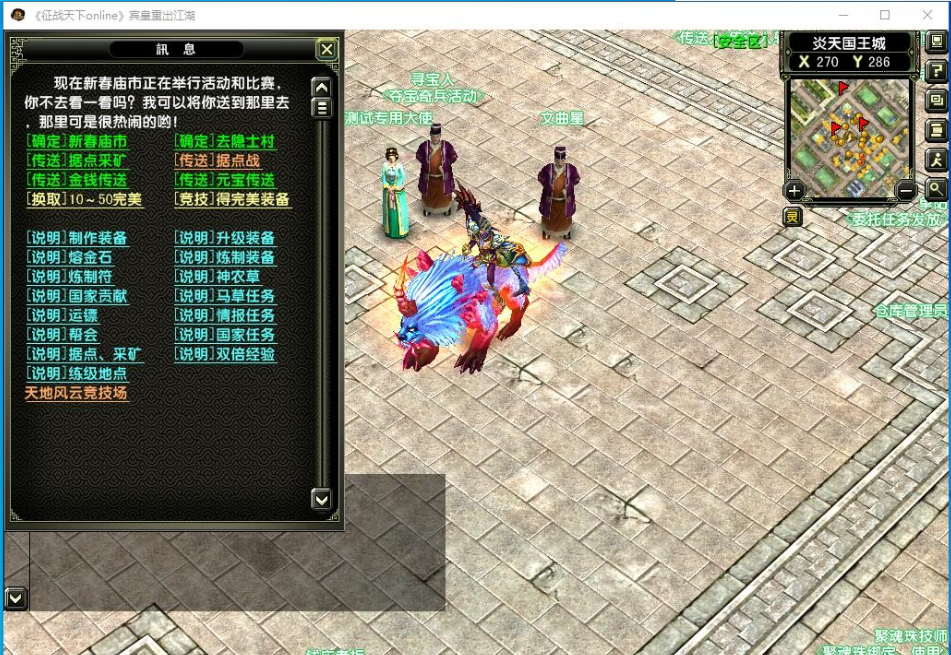951x655 pixels.
Task: Confirm travel to 新春庙市
Action: click(77, 142)
